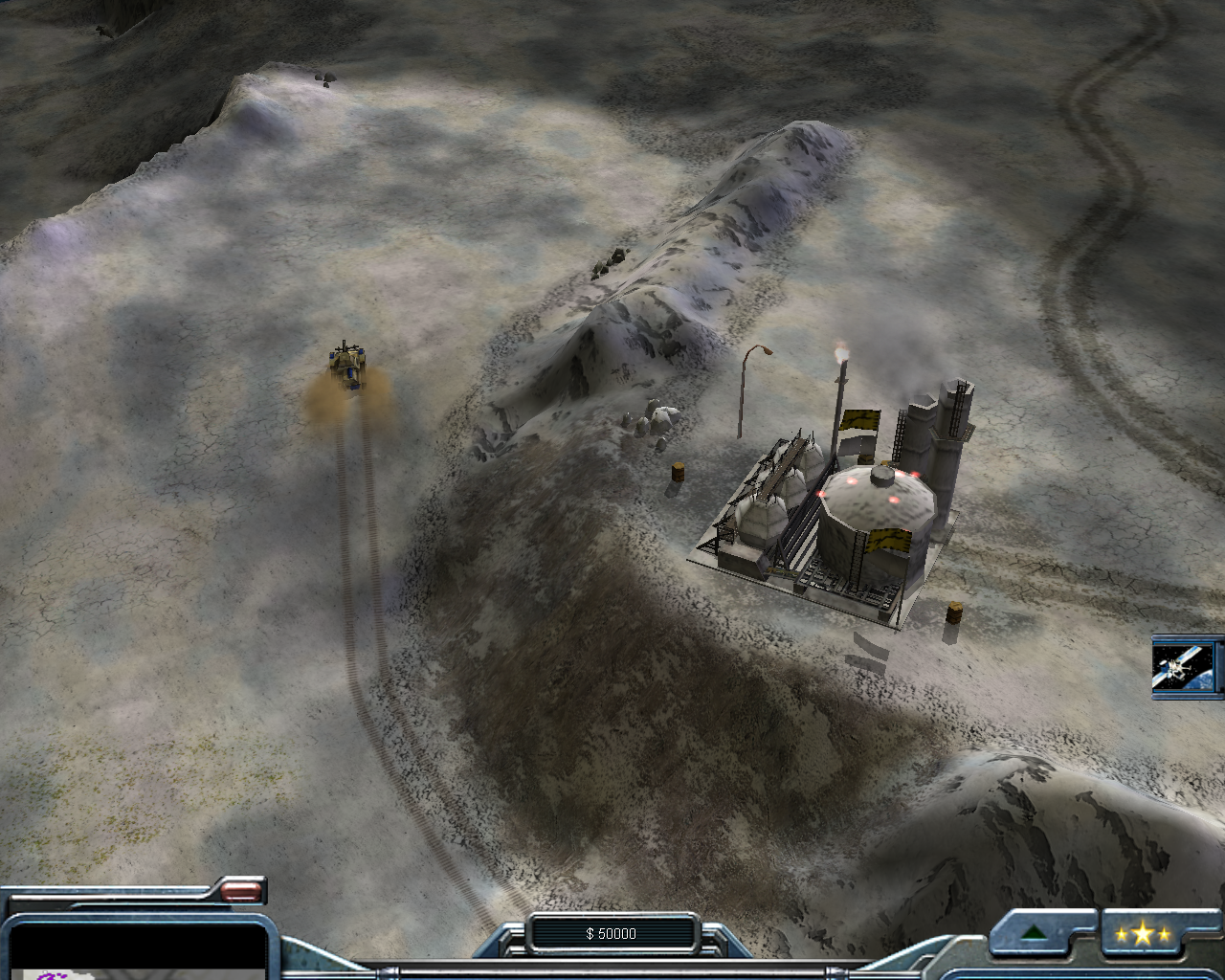
Task: Activate the spy satellite power shortcut
Action: pyautogui.click(x=1185, y=666)
